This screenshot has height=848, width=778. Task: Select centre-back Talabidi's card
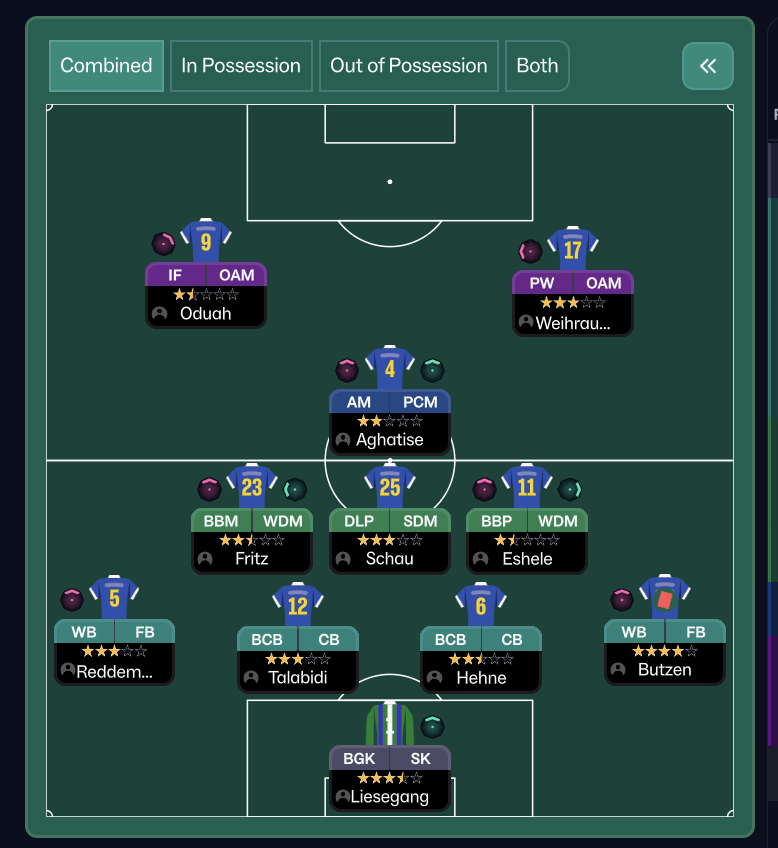point(298,659)
